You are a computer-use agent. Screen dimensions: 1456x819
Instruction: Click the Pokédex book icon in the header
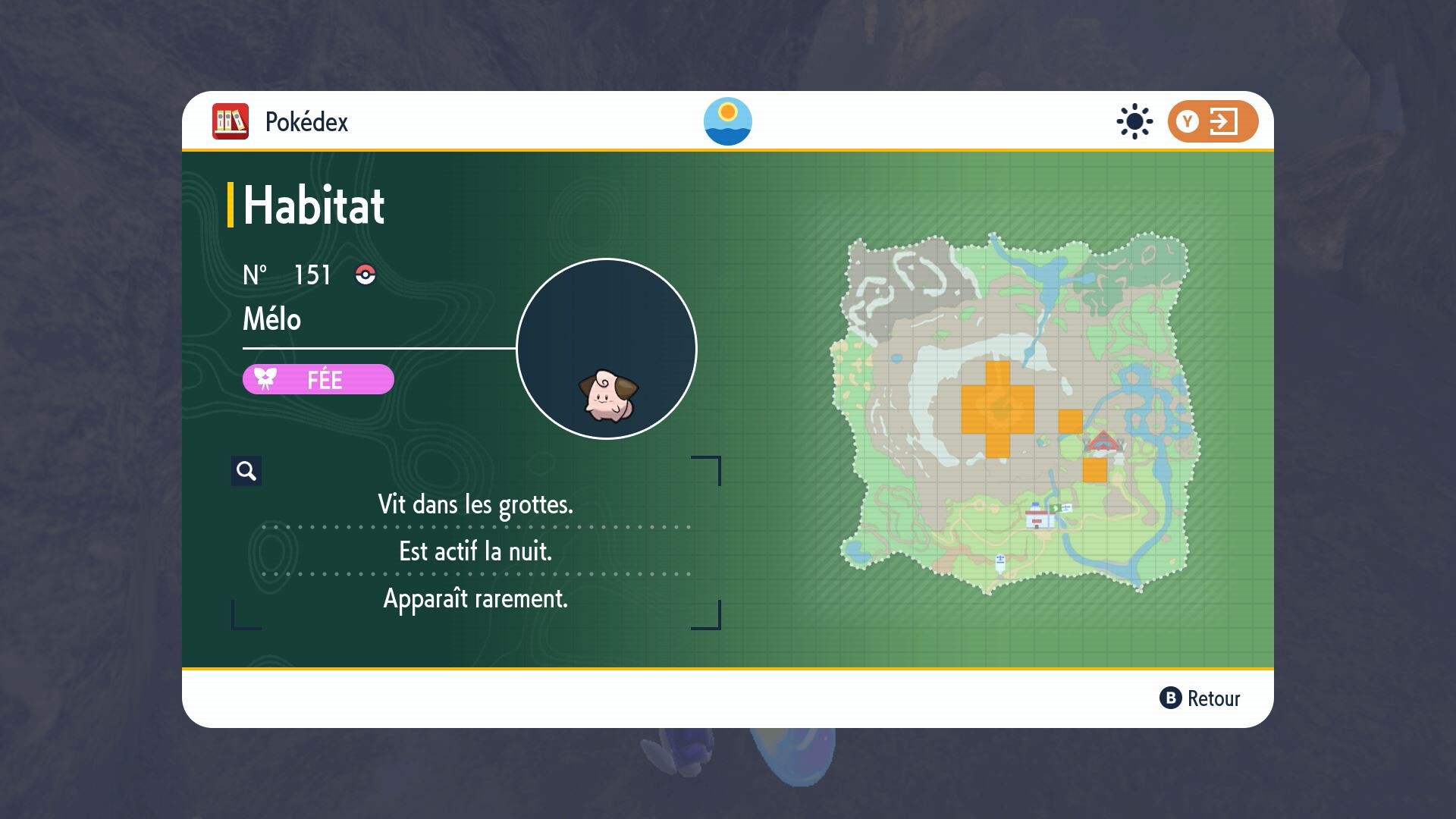[x=231, y=121]
